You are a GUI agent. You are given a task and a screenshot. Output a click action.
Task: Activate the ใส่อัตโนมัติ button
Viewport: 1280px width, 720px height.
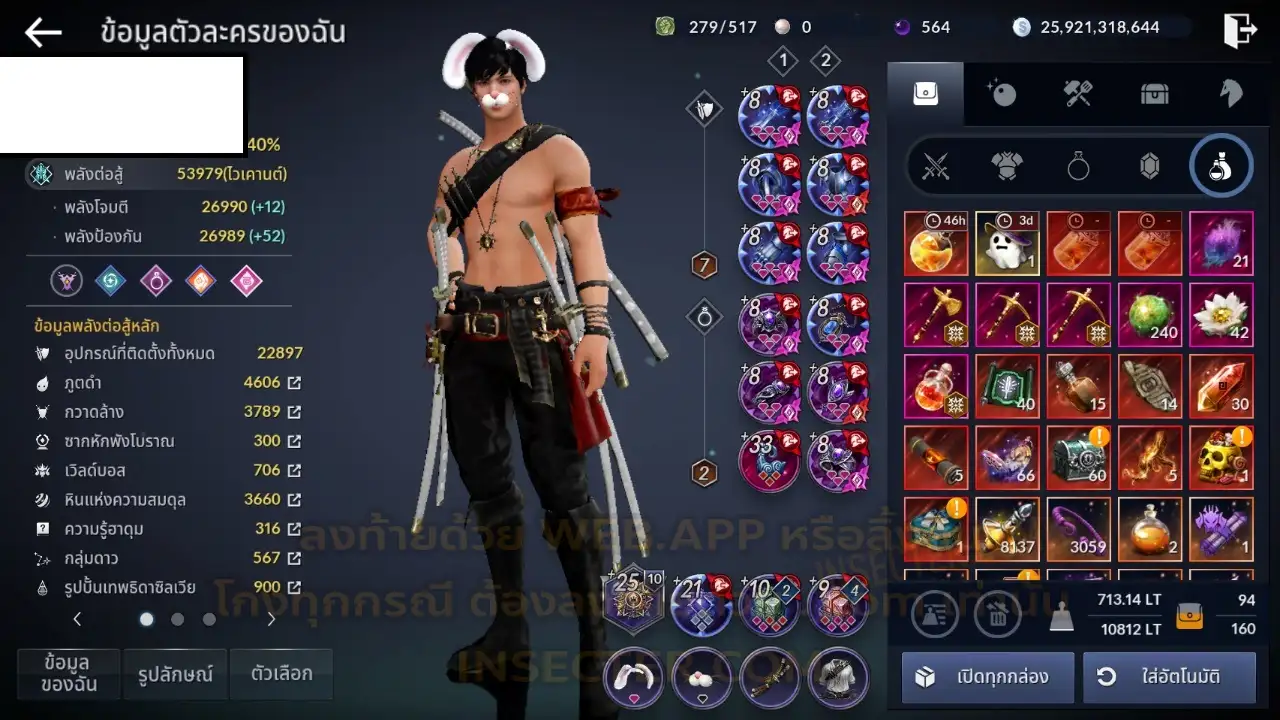tap(1169, 677)
